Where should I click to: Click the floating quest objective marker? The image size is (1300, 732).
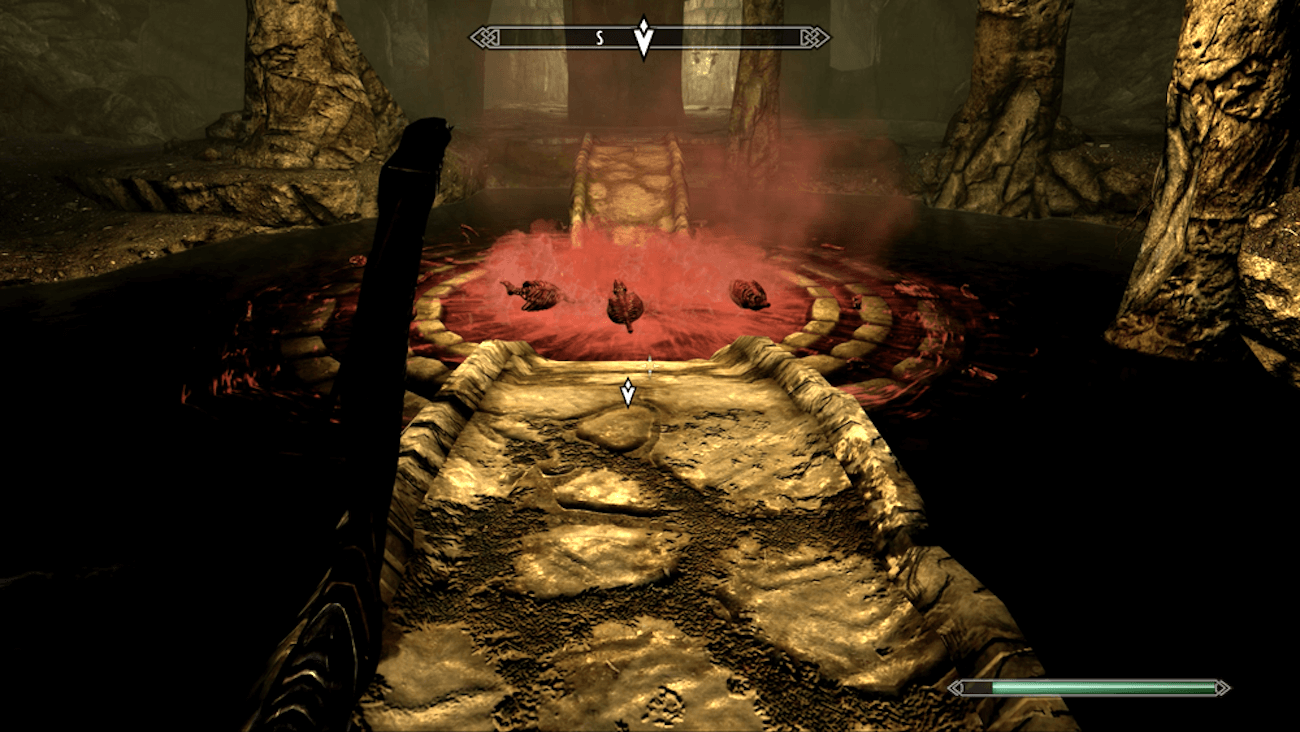tap(628, 392)
